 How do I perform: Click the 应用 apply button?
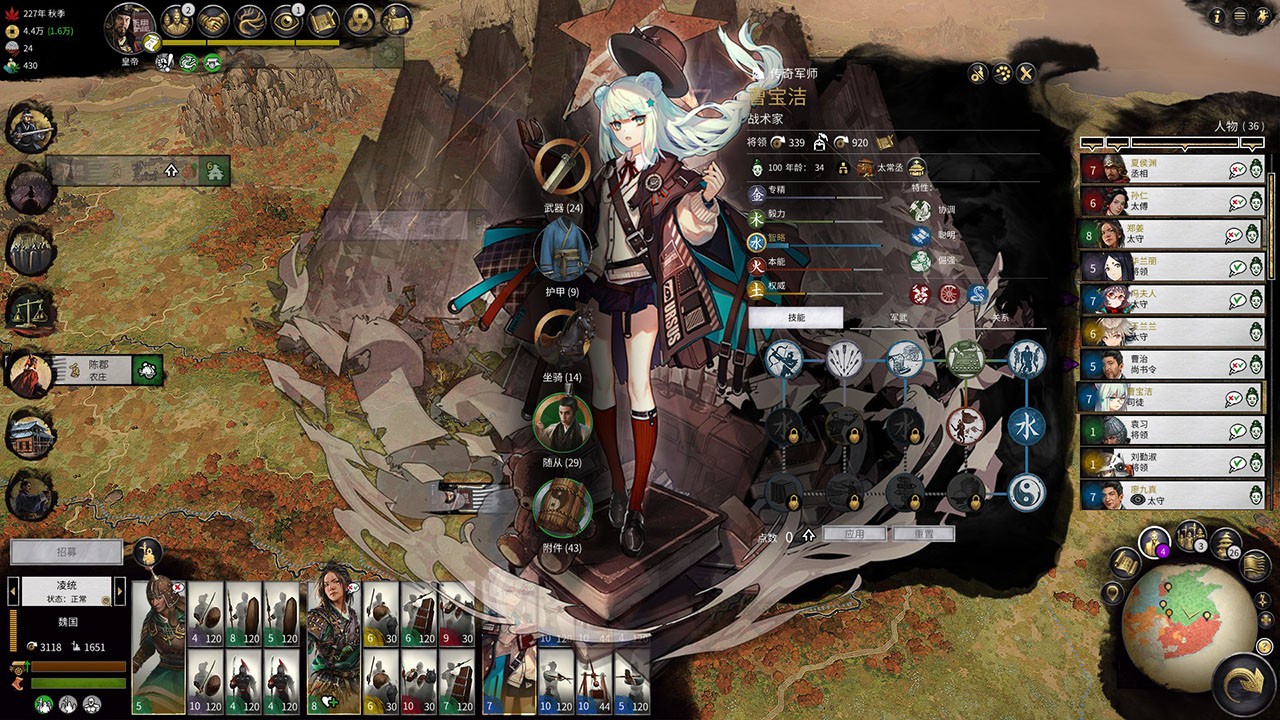click(853, 535)
